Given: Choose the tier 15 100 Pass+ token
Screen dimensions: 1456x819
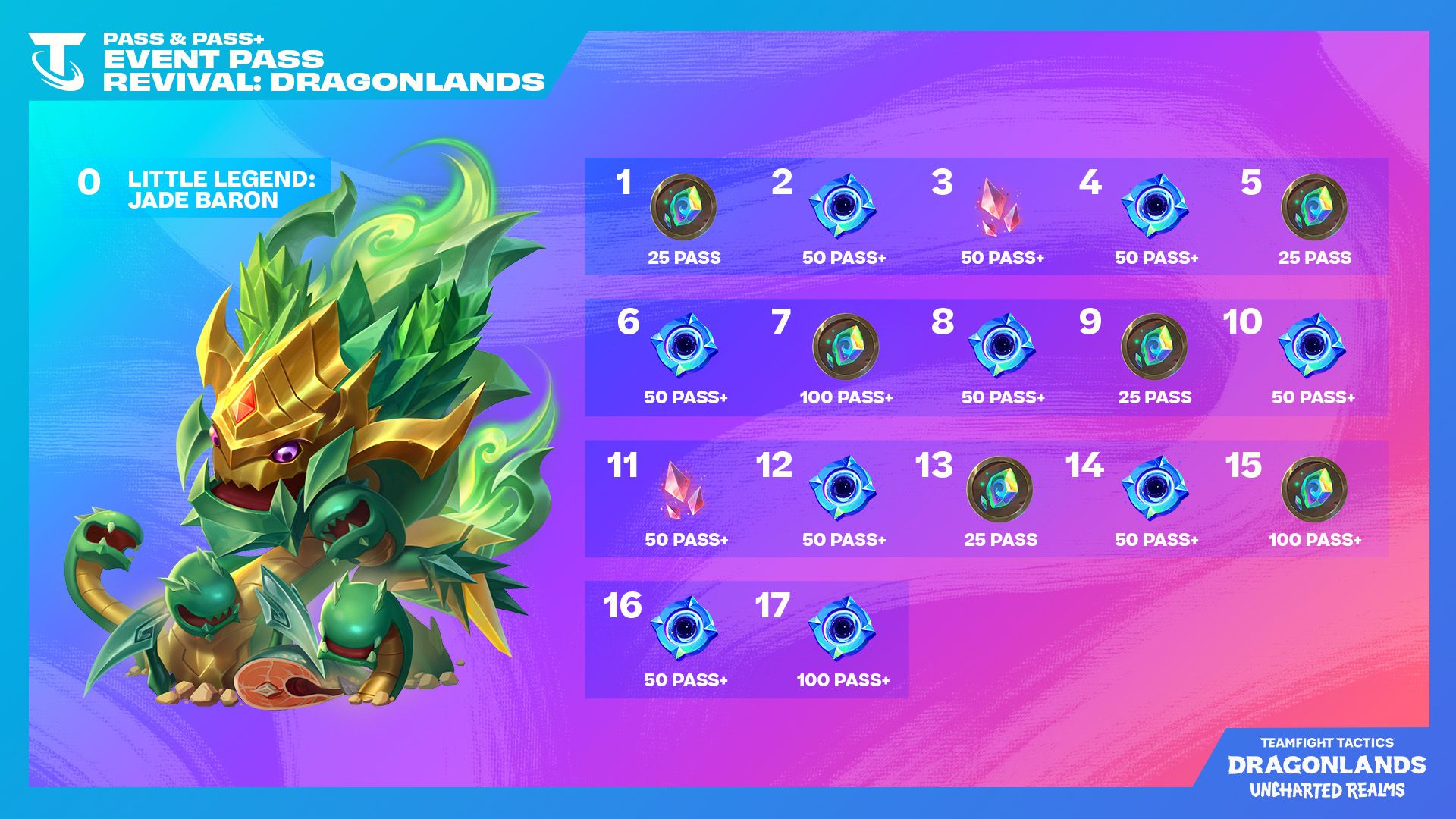Looking at the screenshot, I should (x=1313, y=489).
